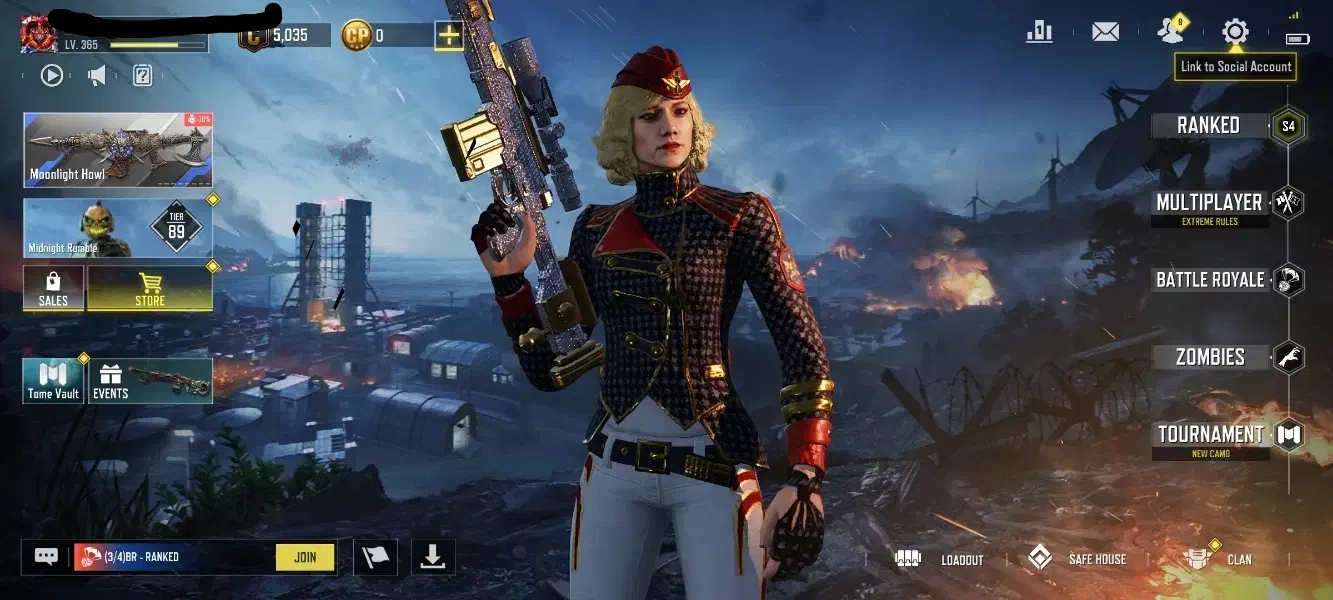This screenshot has width=1333, height=600.
Task: Show the Events panel
Action: coord(151,381)
